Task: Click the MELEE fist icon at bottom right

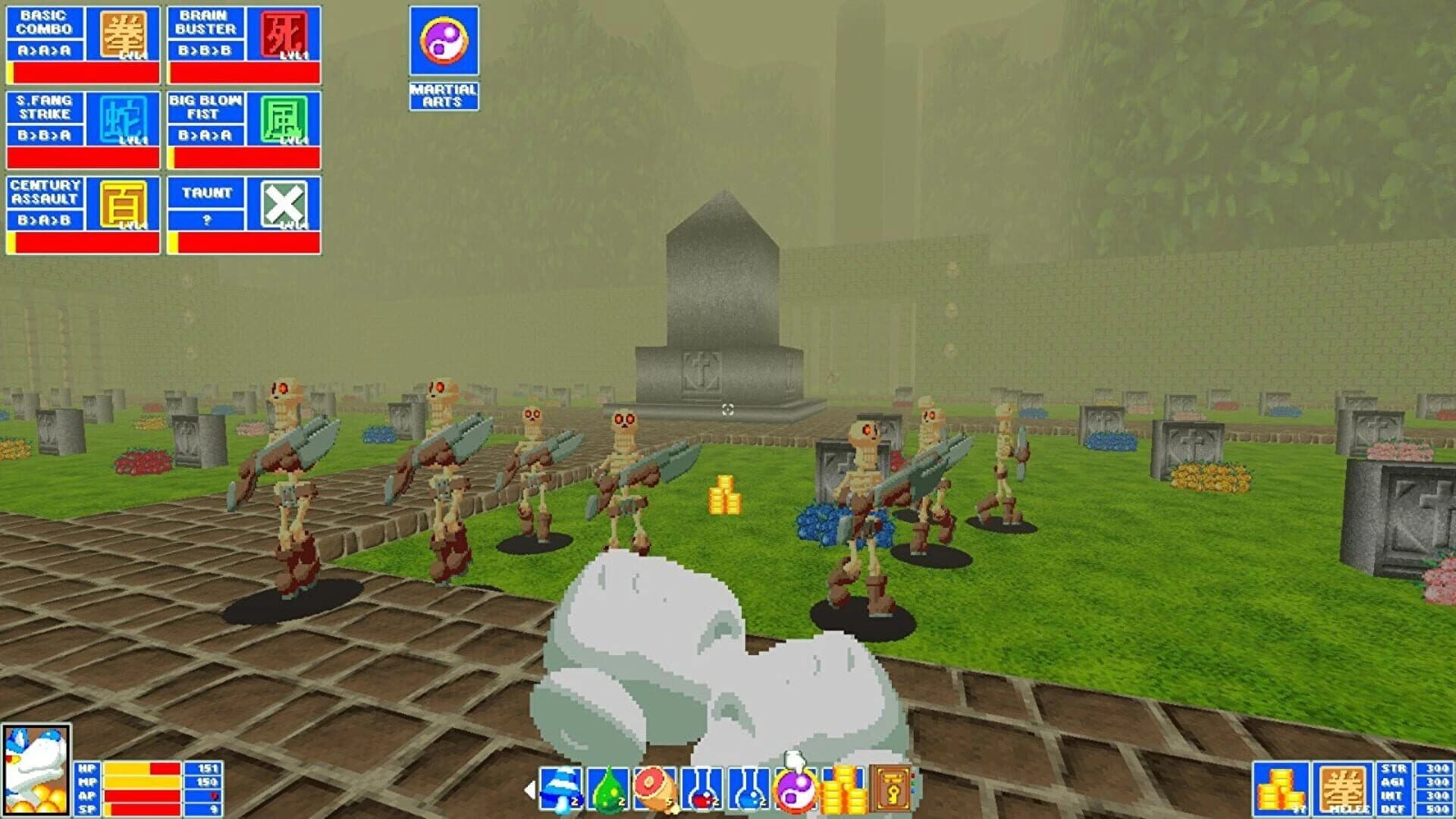Action: click(1342, 789)
